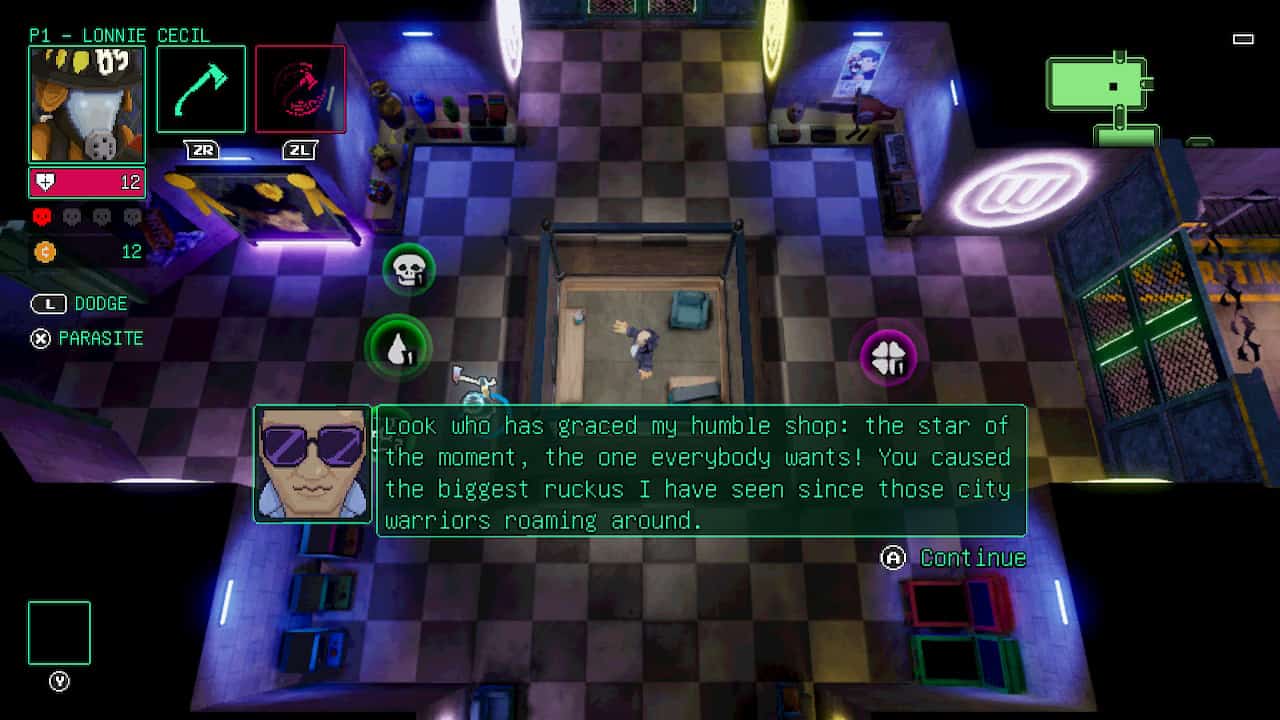Click the purple clover pickup orb
Screen dimensions: 1280x720
click(x=888, y=355)
